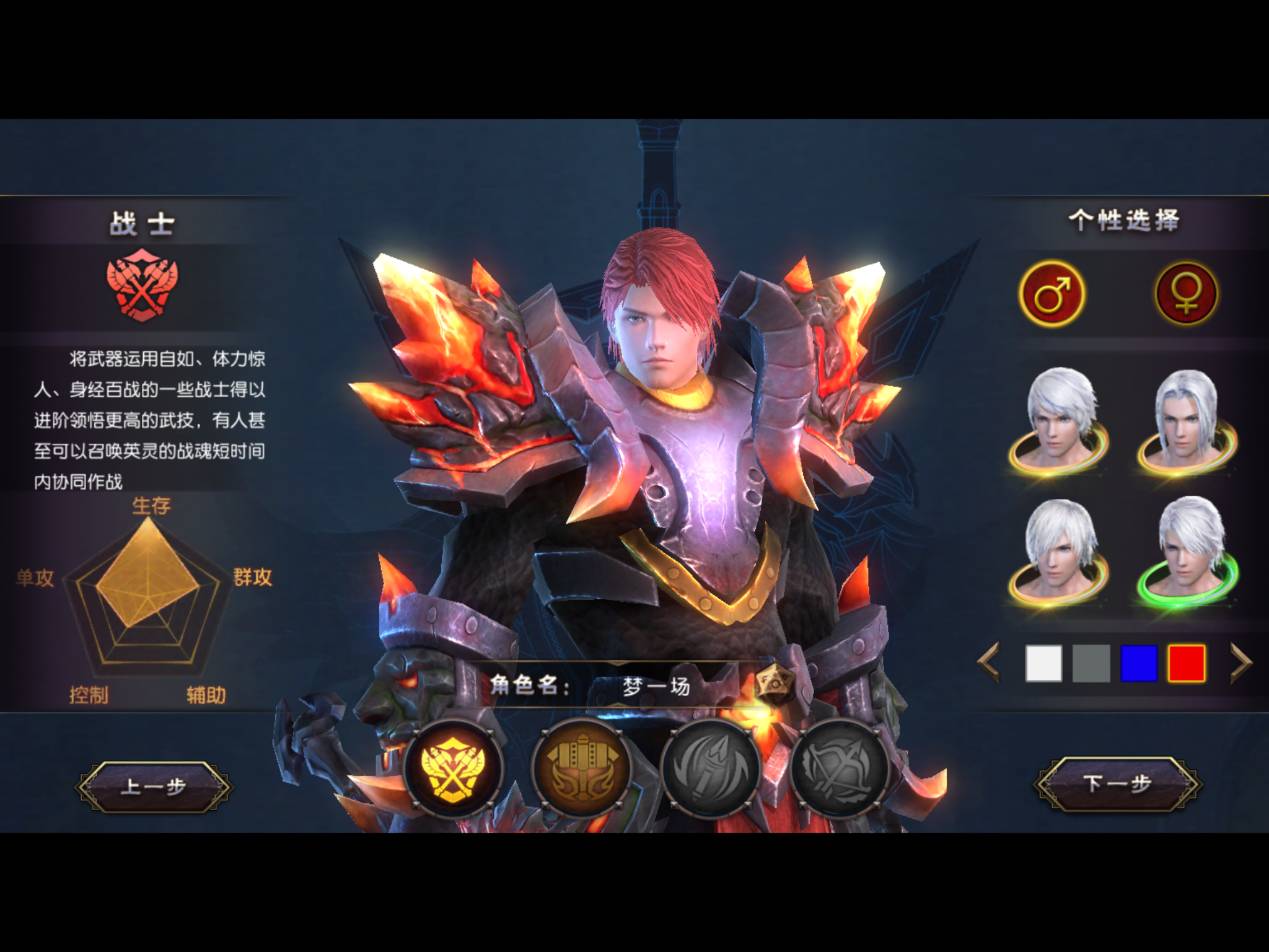Pick the blue hair color swatch
The height and width of the screenshot is (952, 1269).
pyautogui.click(x=1139, y=663)
